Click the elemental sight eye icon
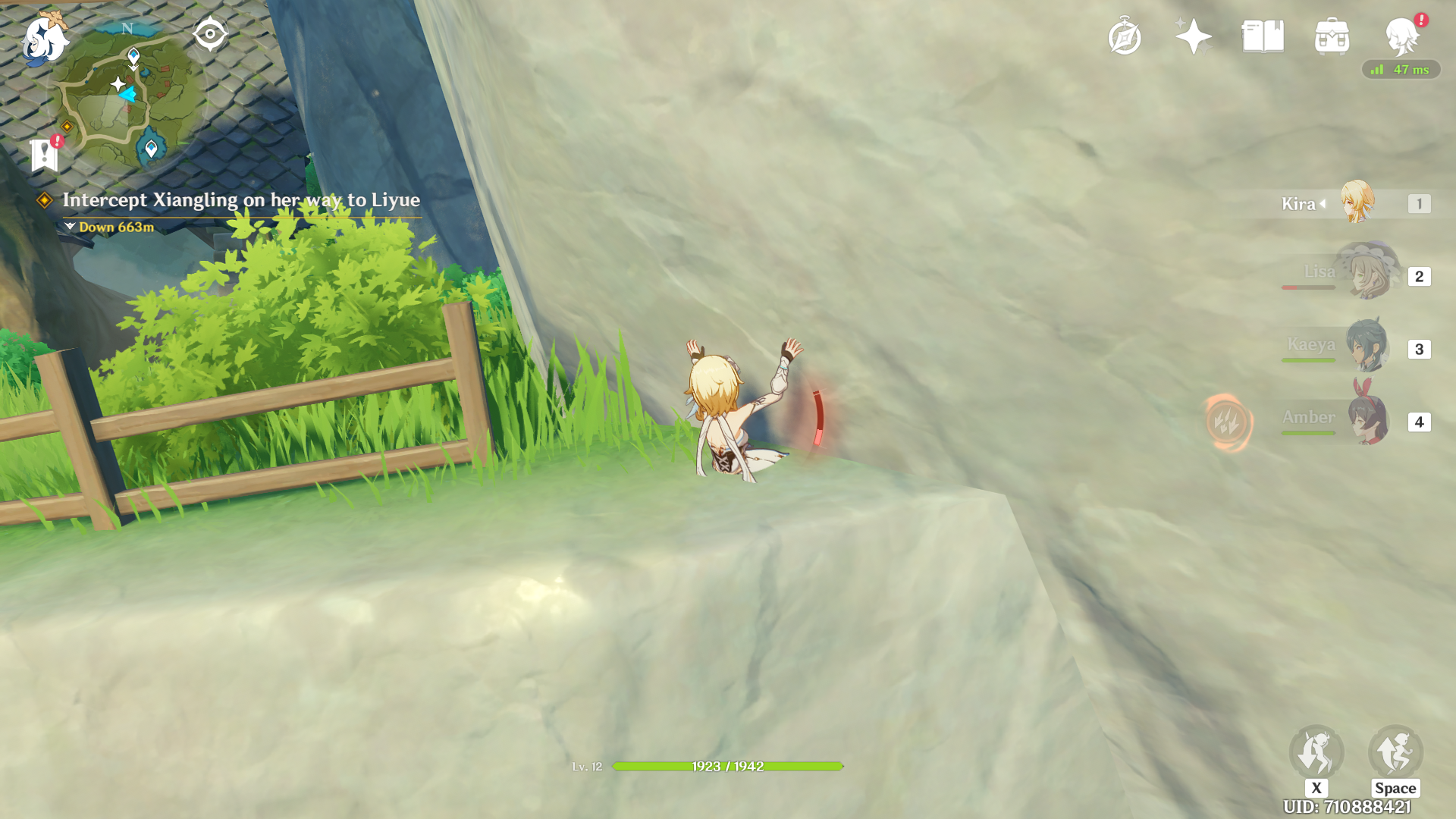Viewport: 1456px width, 819px height. [209, 34]
